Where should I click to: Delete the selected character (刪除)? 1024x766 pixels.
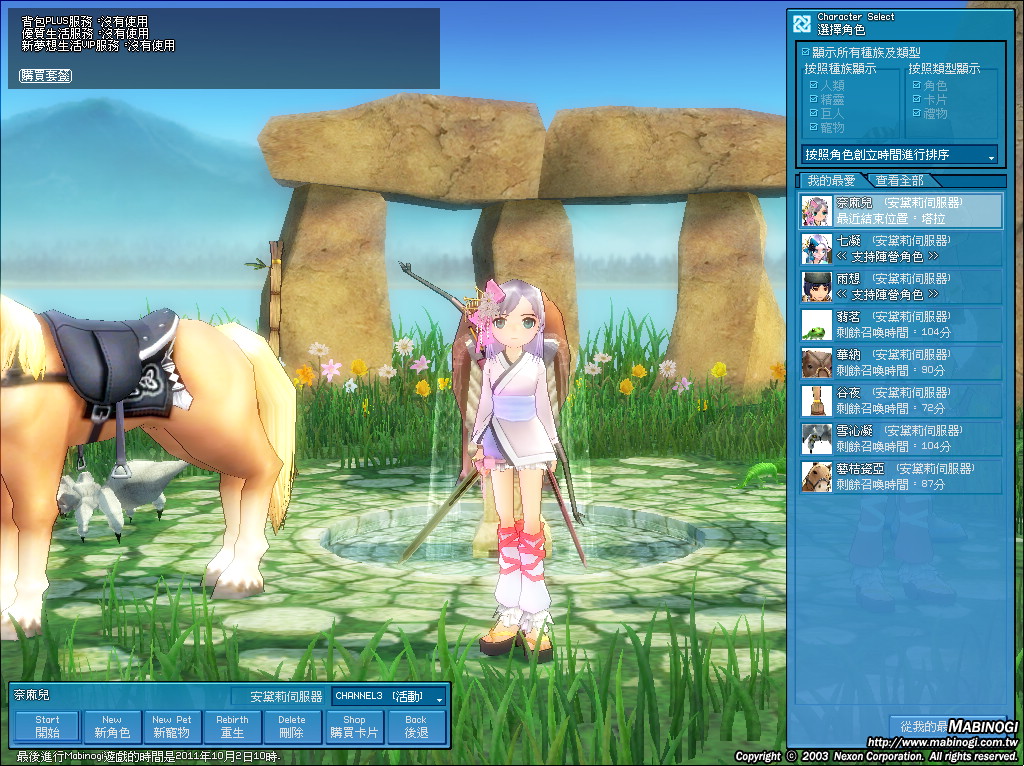click(292, 727)
